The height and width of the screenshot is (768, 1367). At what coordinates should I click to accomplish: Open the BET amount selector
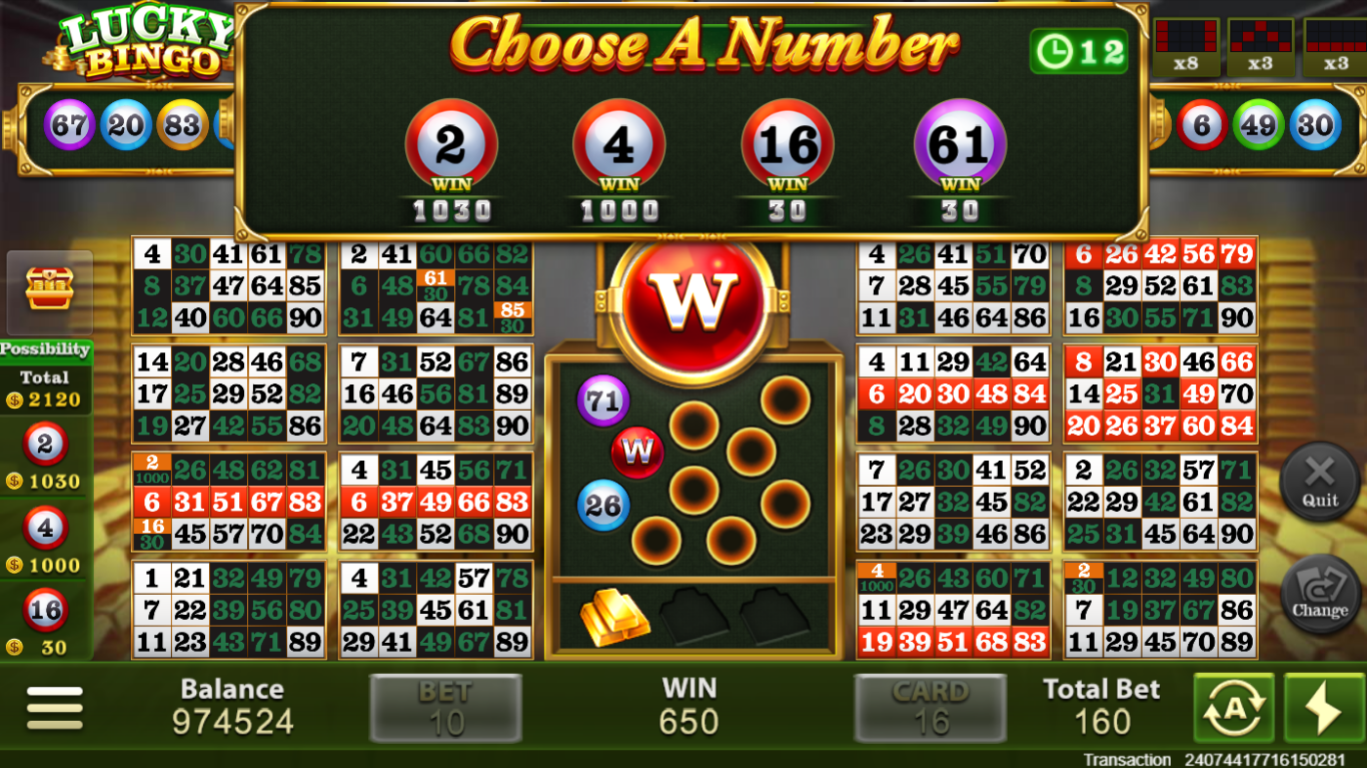(445, 707)
